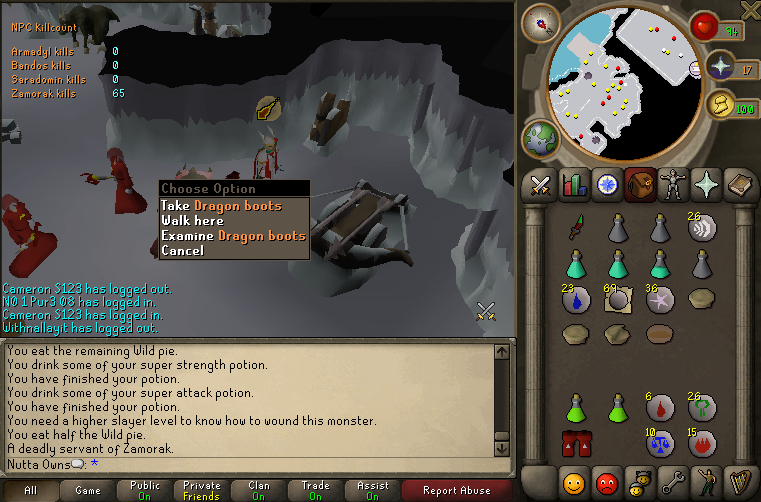The image size is (761, 502).
Task: Cancel the Choose Option menu
Action: (182, 251)
